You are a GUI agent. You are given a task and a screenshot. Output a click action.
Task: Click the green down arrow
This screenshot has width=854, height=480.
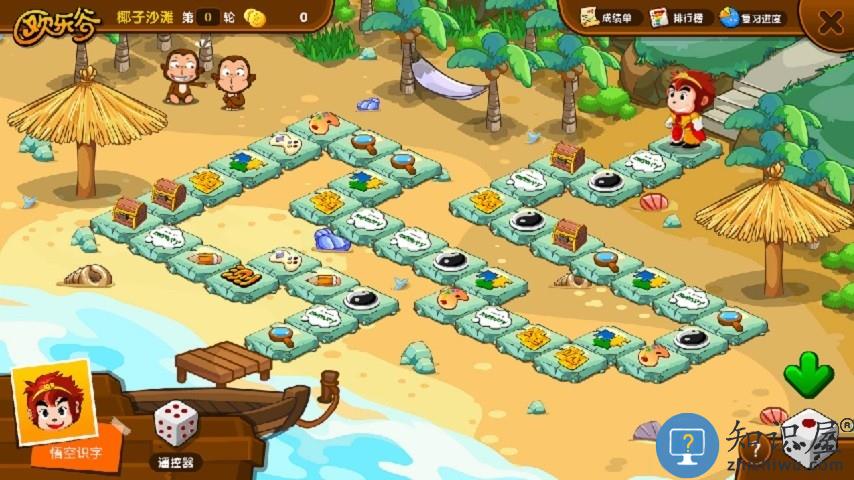pyautogui.click(x=808, y=376)
